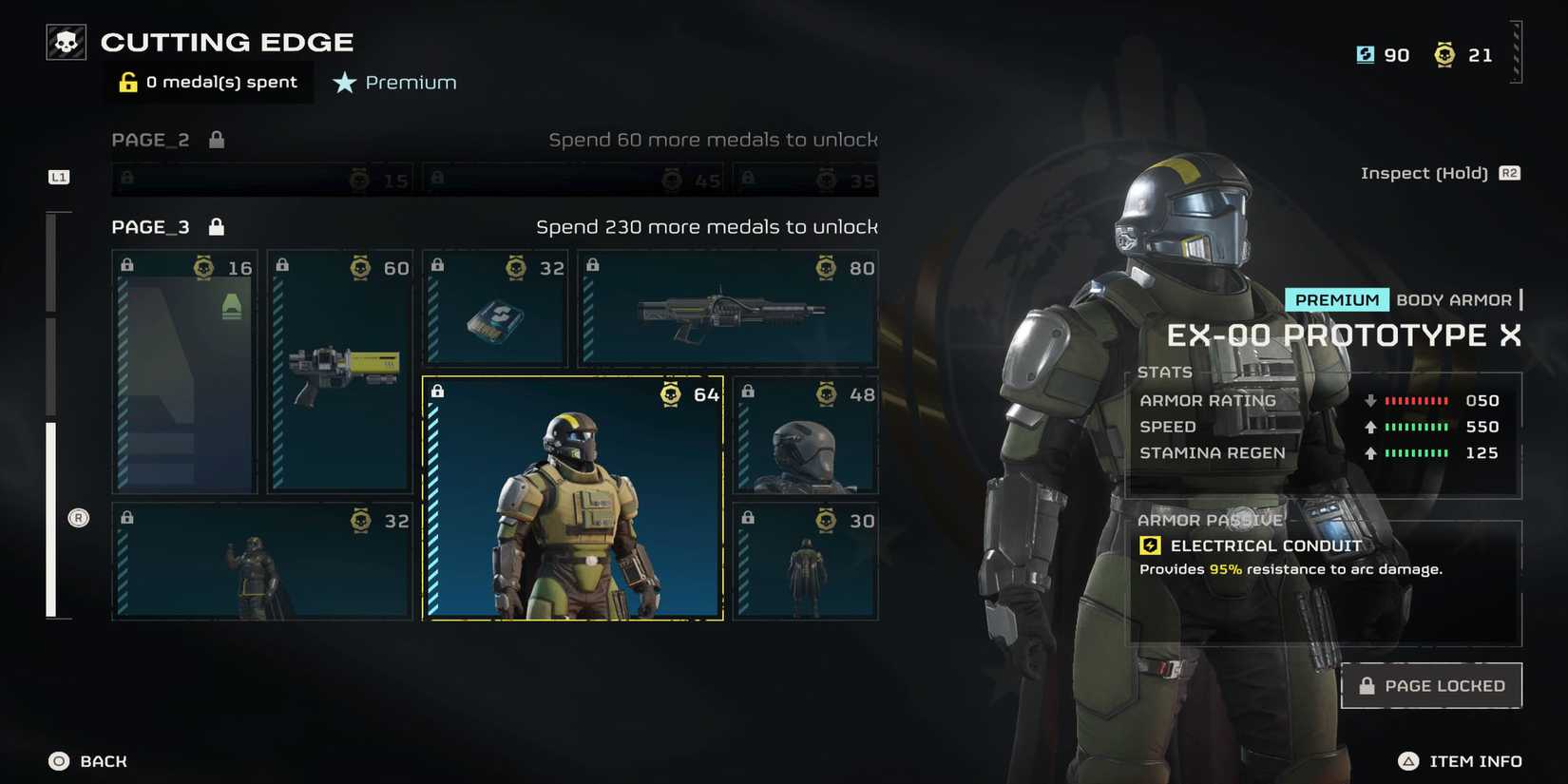Click the R2 prompt next to Inspect

coord(1510,173)
